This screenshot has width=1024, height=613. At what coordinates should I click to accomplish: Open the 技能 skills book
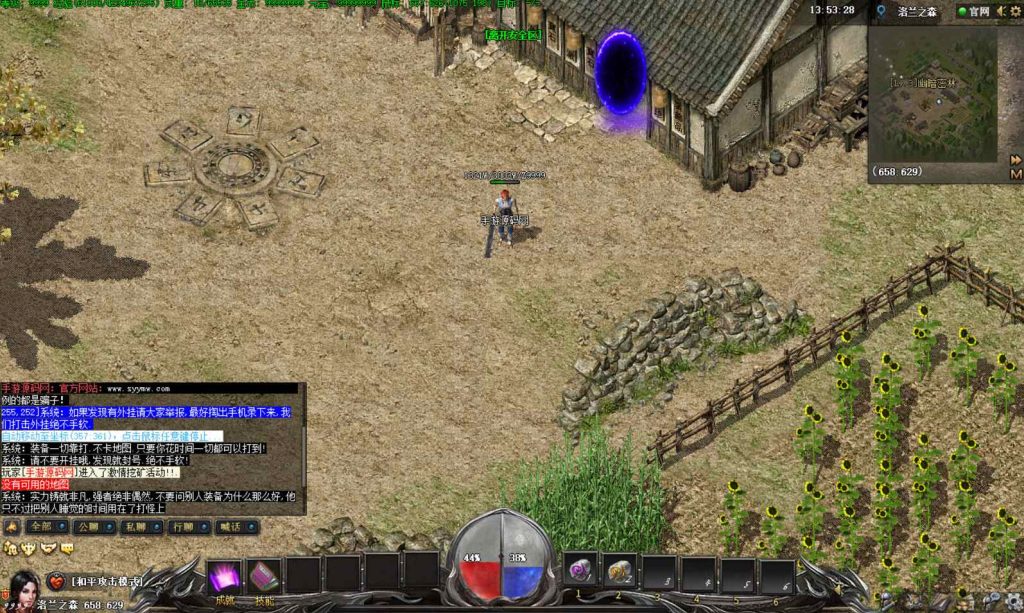264,577
